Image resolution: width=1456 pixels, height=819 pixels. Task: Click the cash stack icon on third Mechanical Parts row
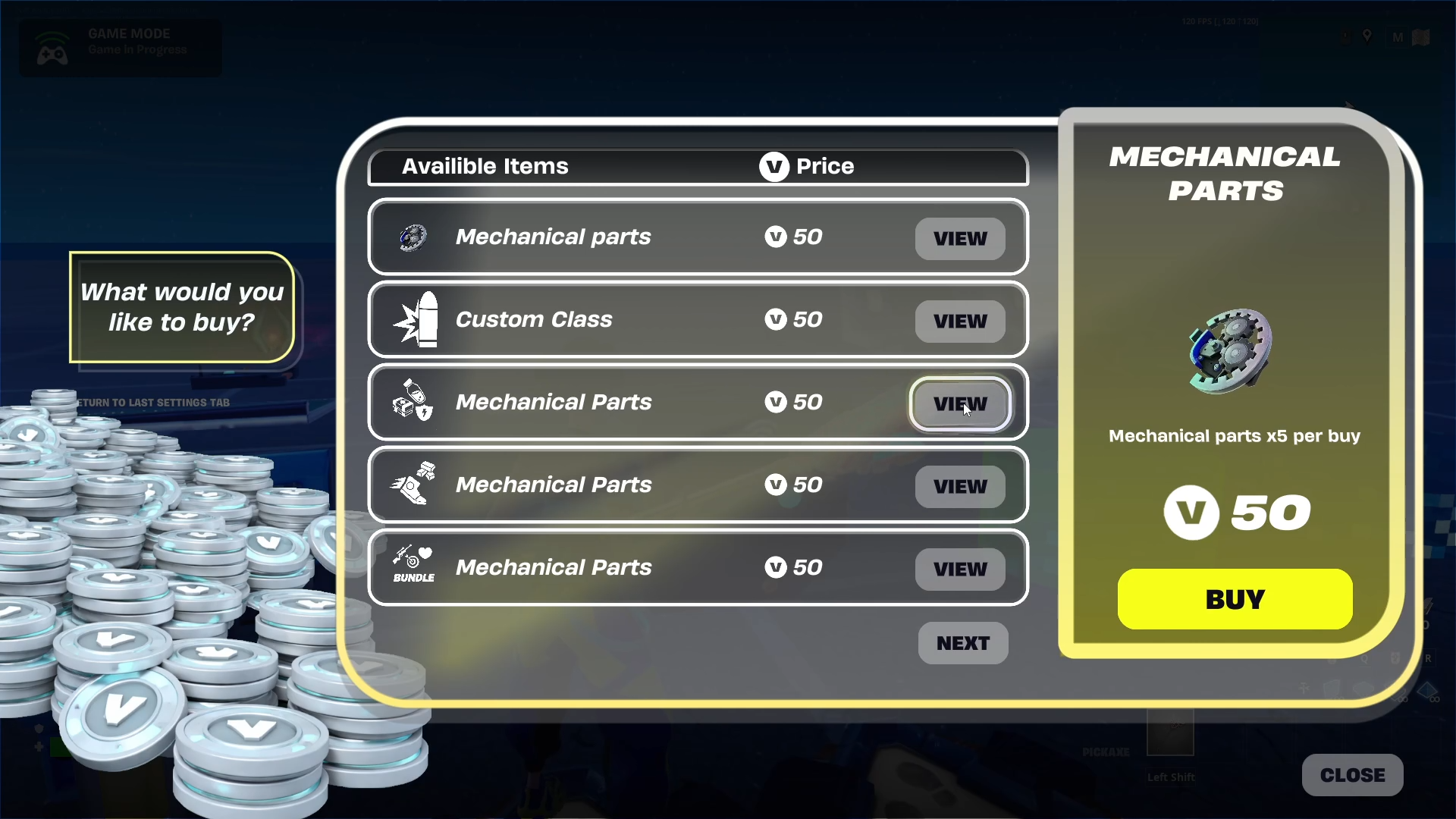[410, 403]
